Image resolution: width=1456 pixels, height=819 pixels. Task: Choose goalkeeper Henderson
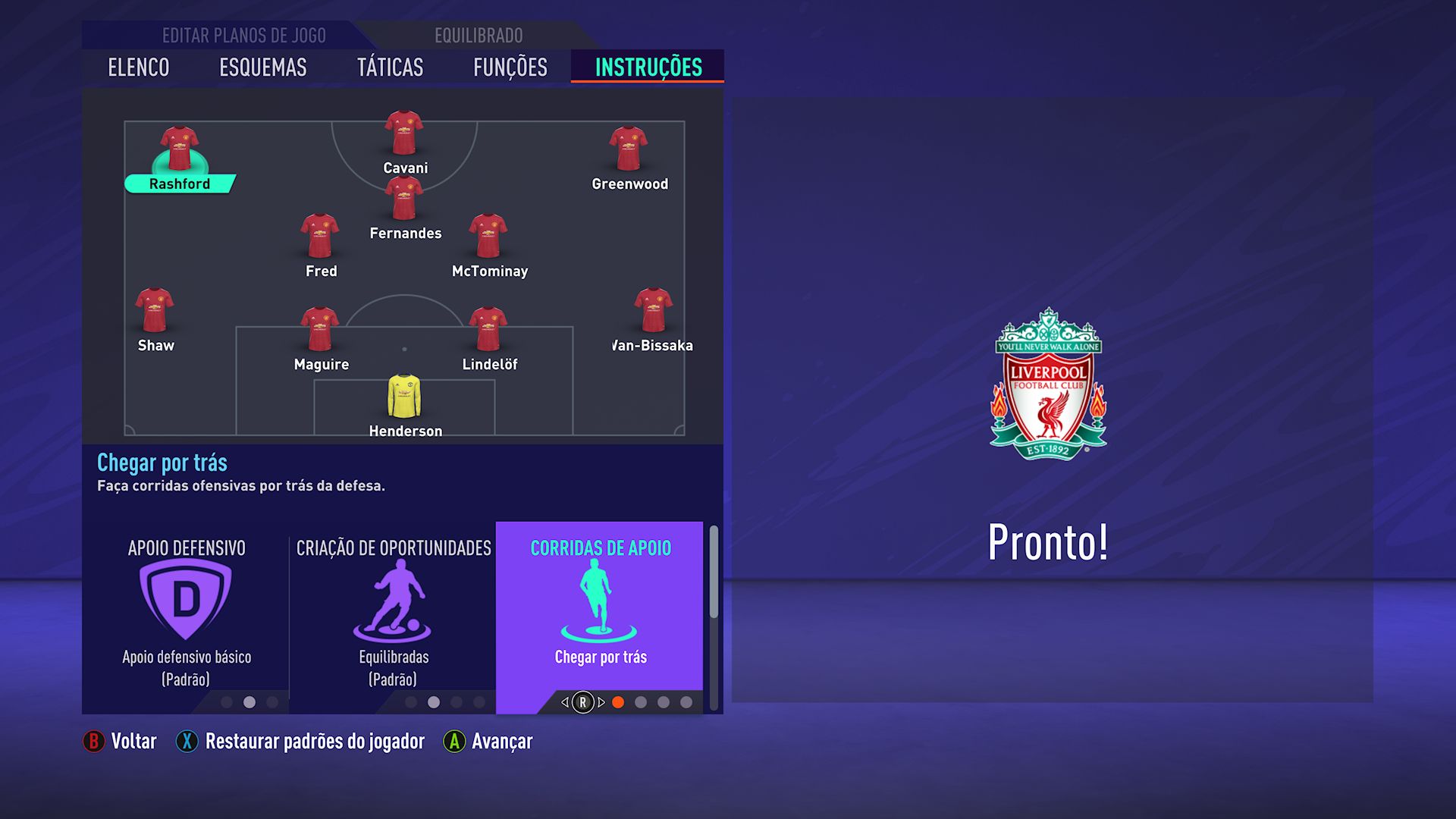coord(404,397)
